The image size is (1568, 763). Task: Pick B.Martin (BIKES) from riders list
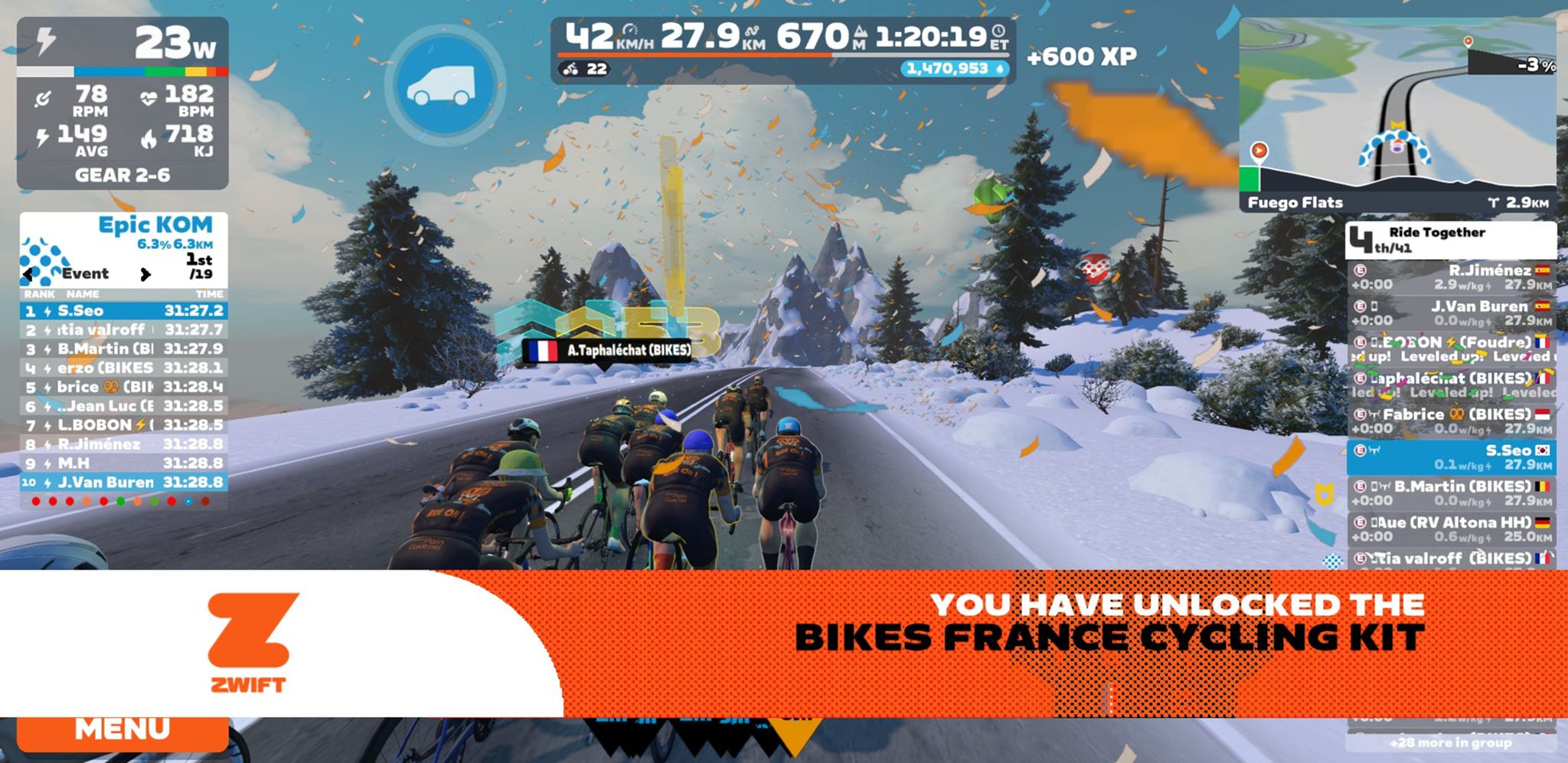[x=1451, y=493]
